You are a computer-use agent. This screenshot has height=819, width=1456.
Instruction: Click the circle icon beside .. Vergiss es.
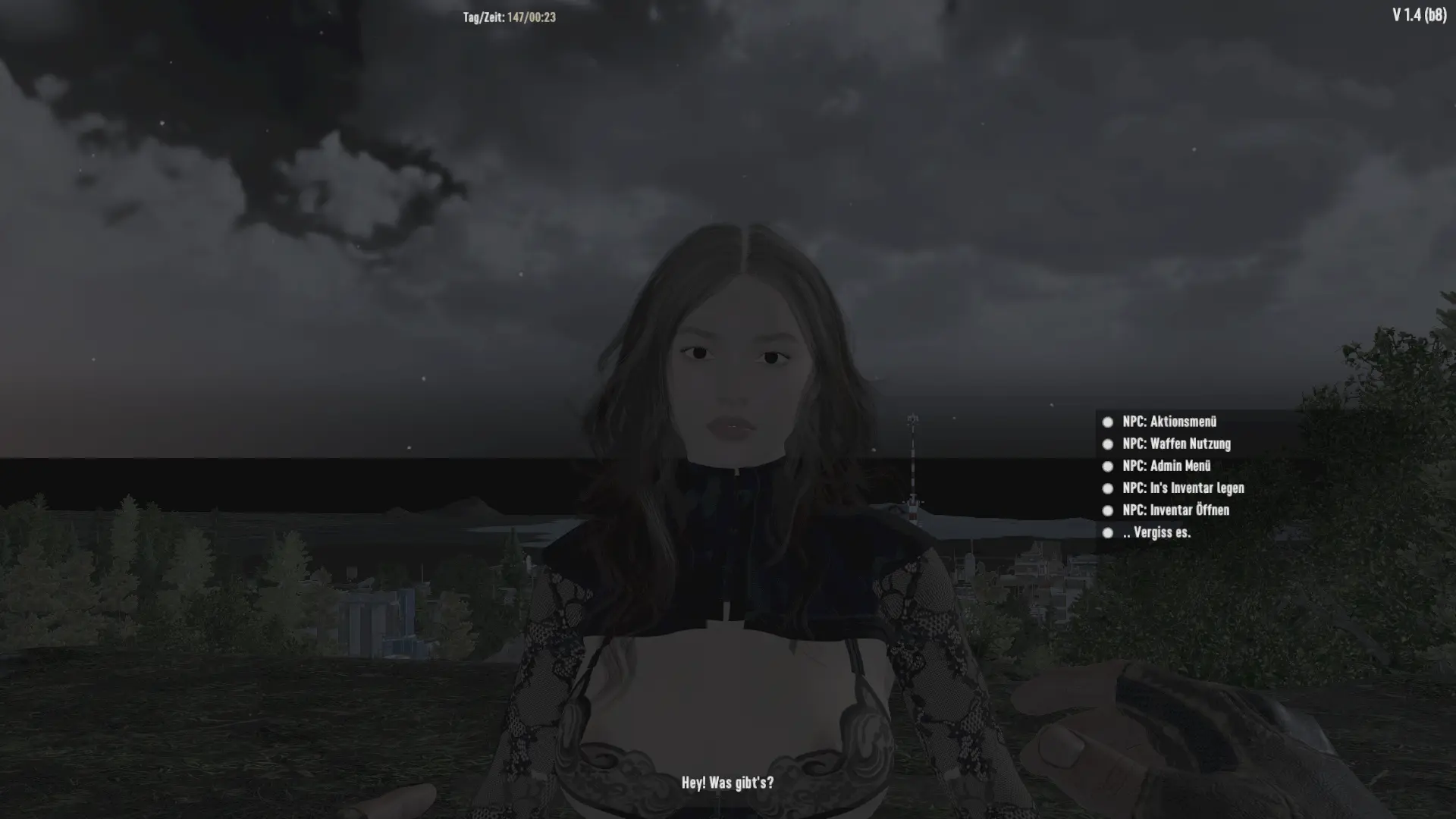pyautogui.click(x=1108, y=532)
